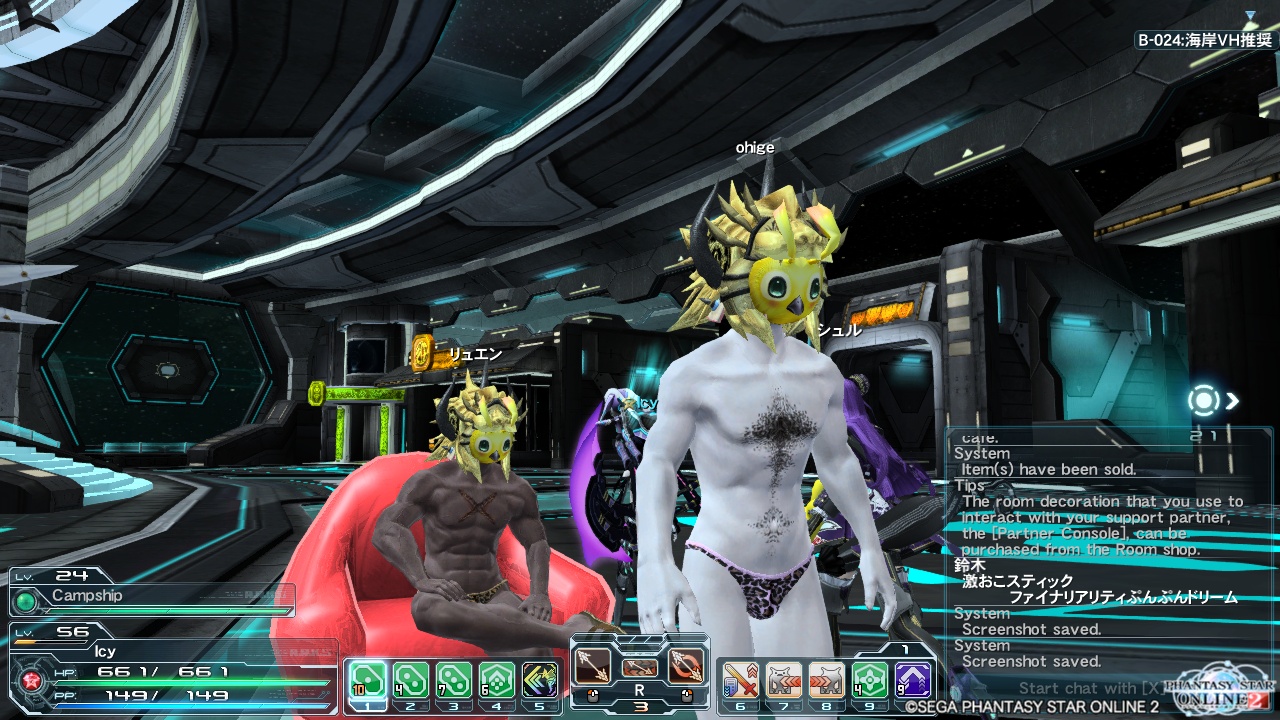1280x720 pixels.
Task: Activate the creature with left red arrows skill
Action: point(783,681)
